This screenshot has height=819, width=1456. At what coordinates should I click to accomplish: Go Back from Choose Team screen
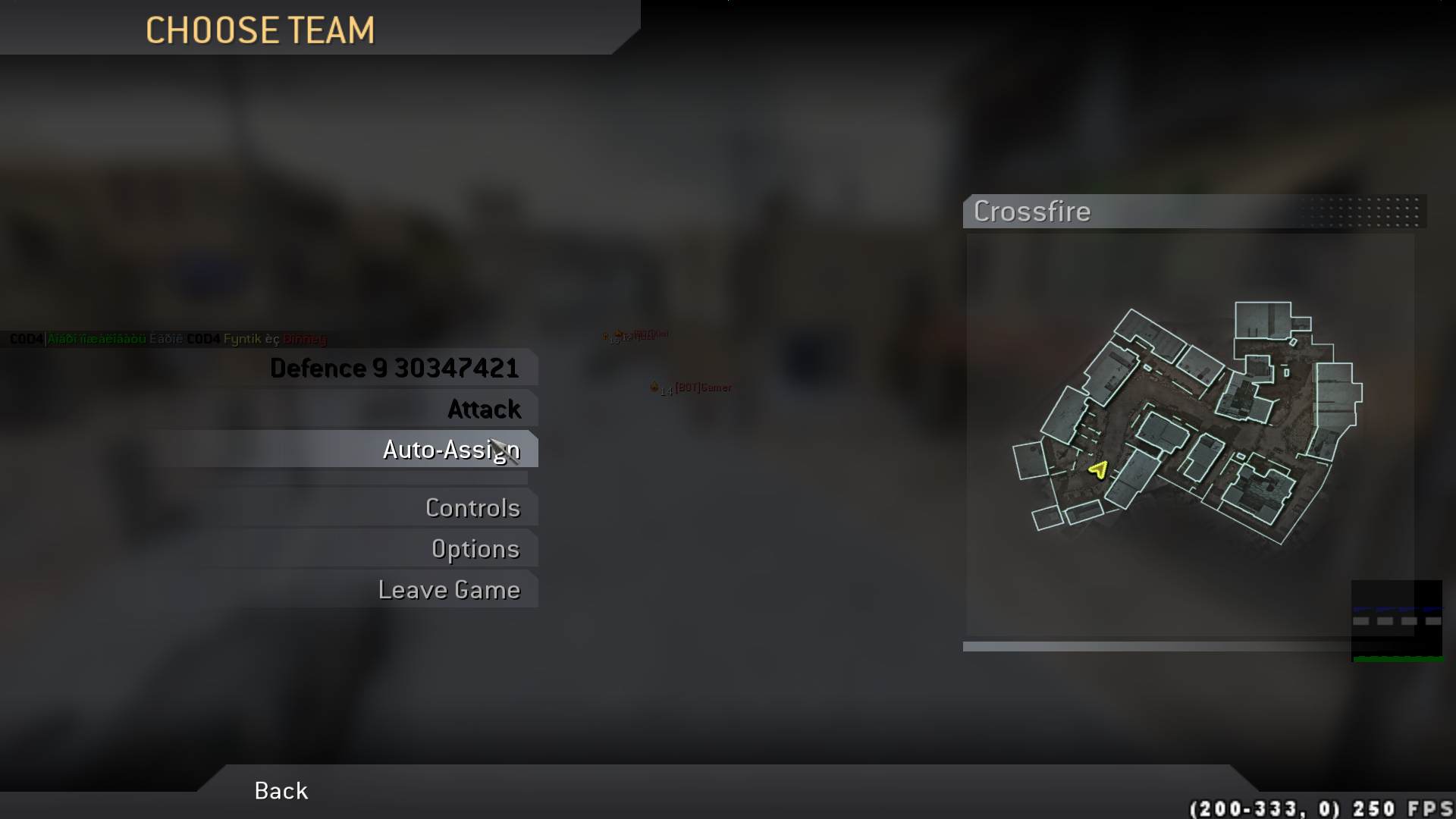pyautogui.click(x=281, y=791)
